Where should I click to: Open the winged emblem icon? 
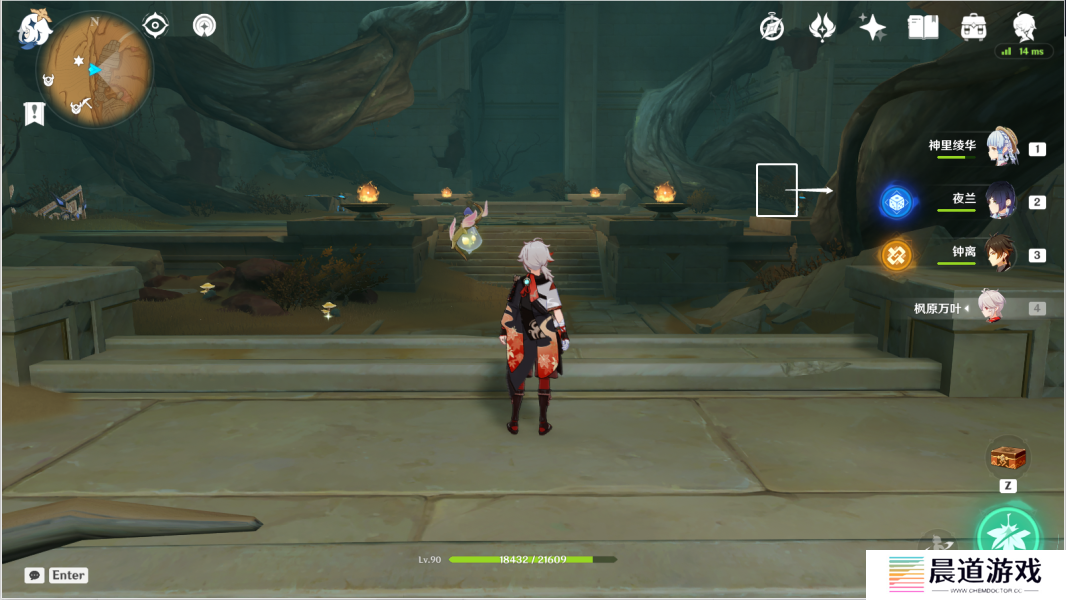pos(822,27)
